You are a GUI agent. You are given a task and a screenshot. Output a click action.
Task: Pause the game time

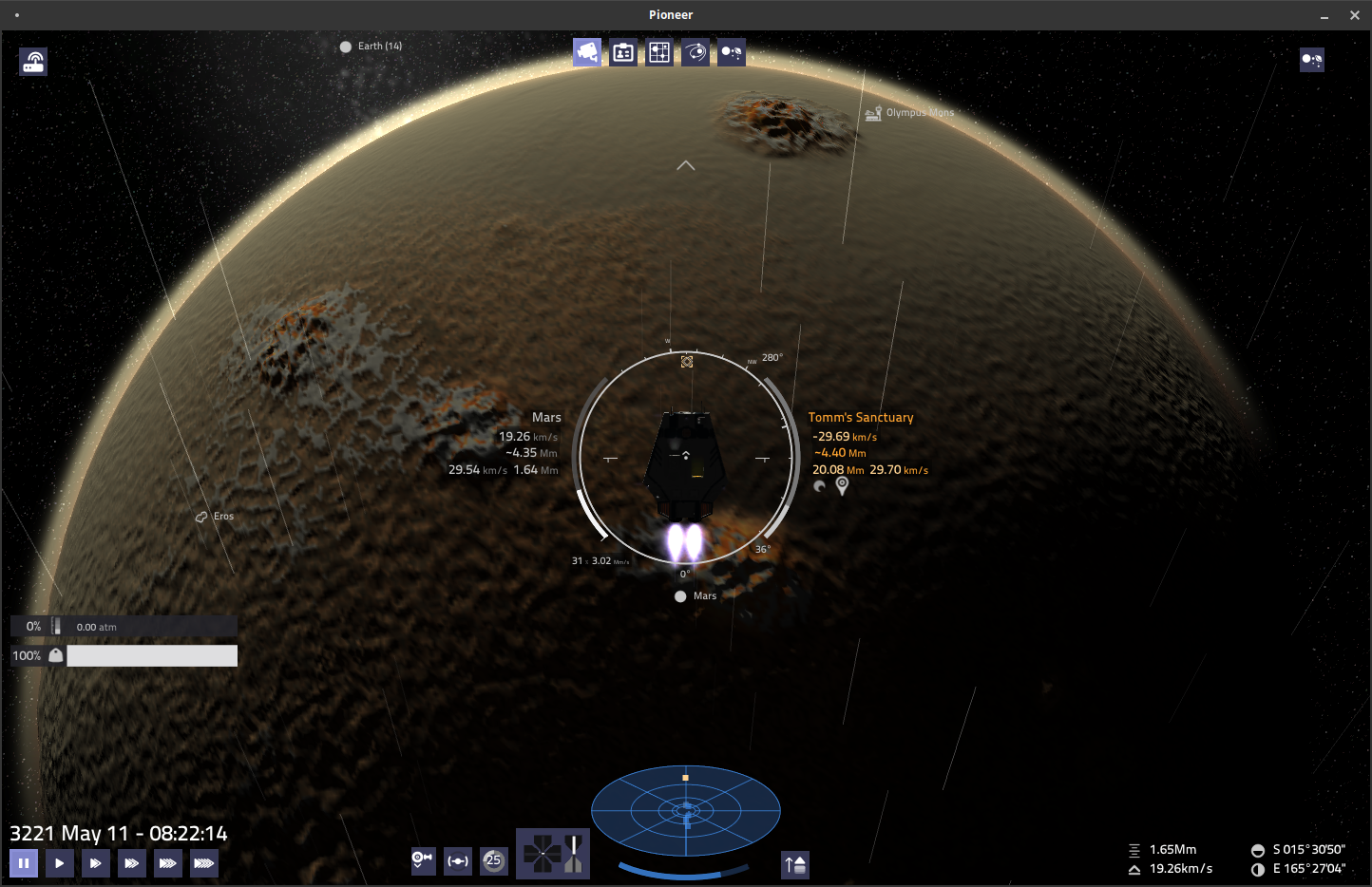click(x=24, y=863)
